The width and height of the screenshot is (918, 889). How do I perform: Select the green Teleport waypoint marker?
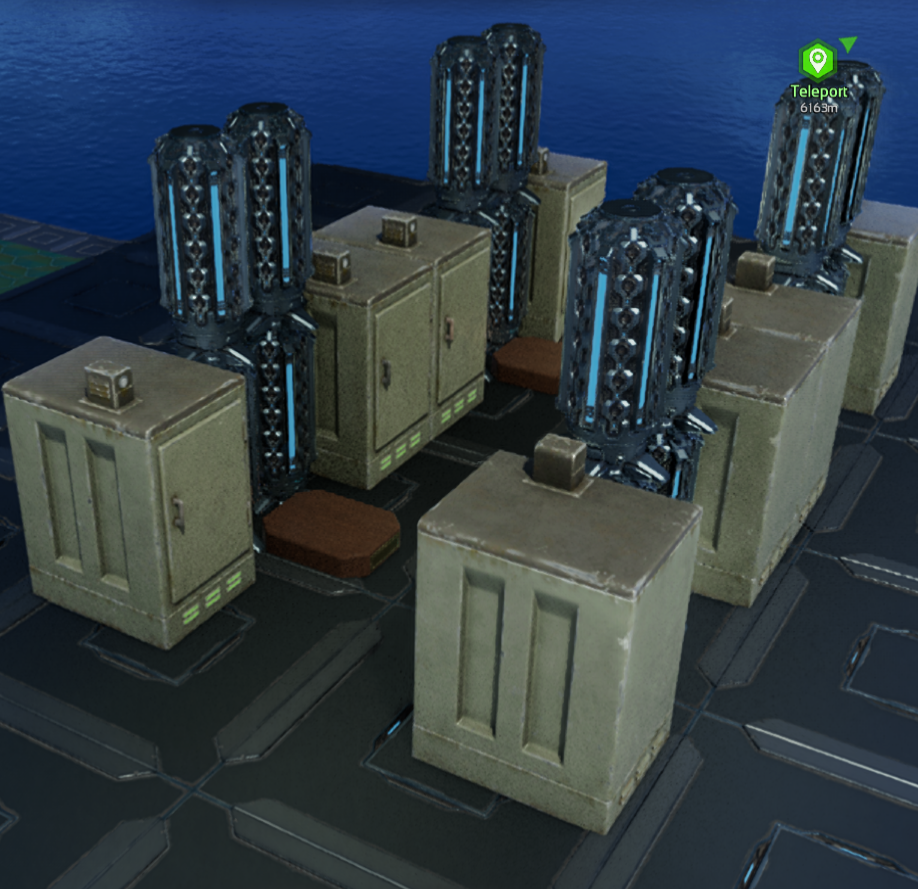tap(818, 62)
